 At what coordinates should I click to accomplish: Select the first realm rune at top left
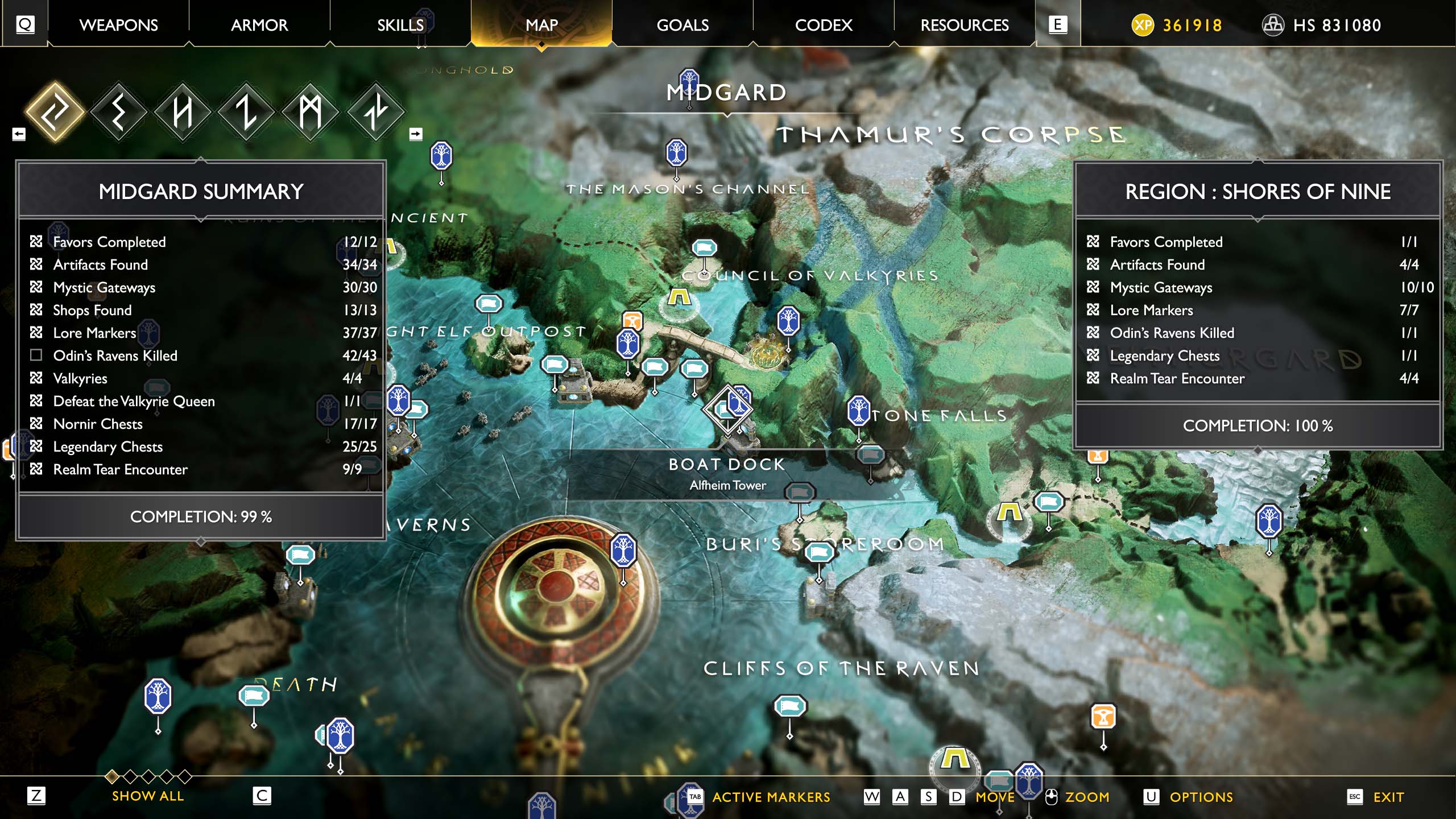55,112
